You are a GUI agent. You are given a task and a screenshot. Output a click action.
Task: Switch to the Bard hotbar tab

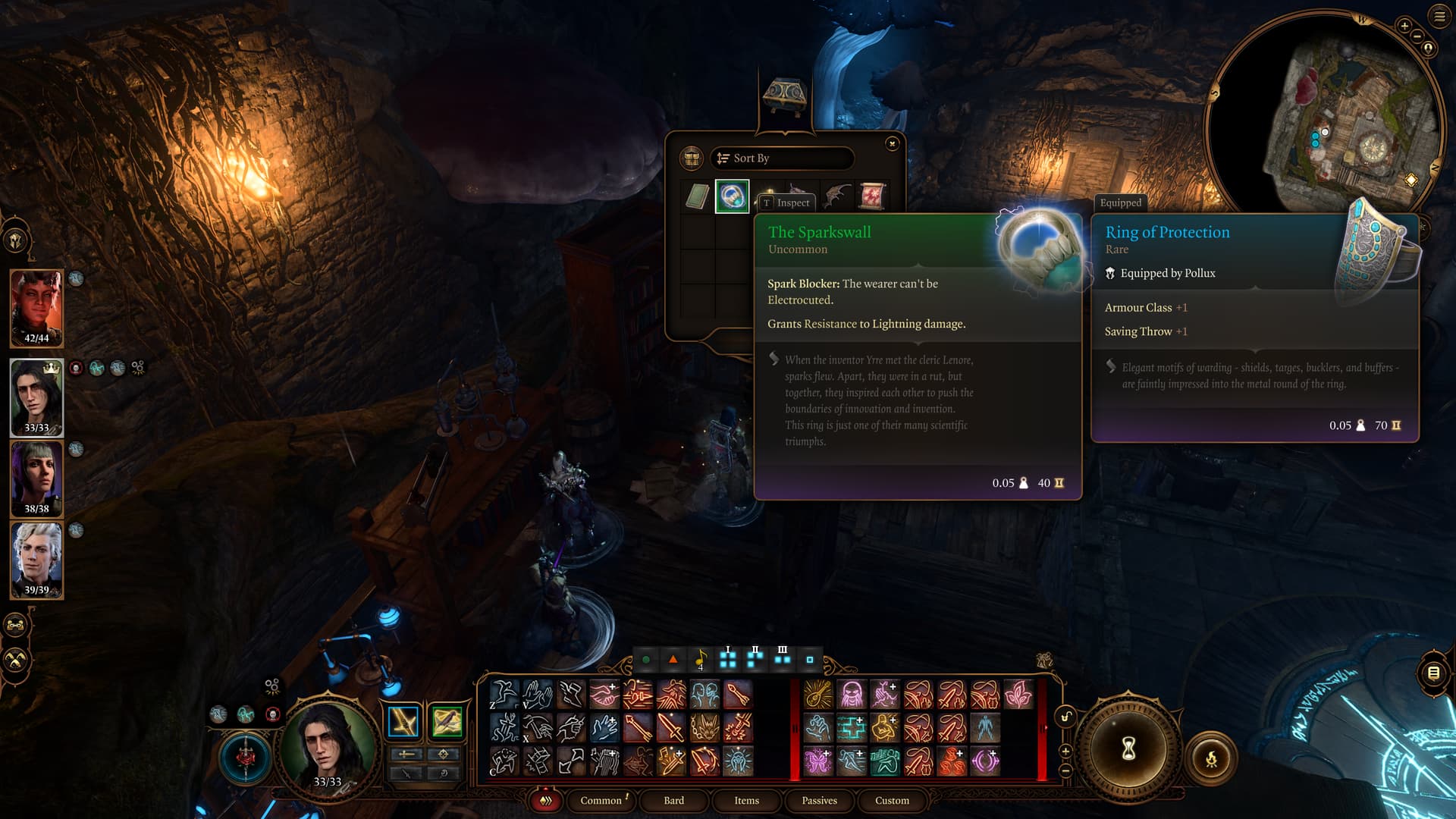(673, 800)
